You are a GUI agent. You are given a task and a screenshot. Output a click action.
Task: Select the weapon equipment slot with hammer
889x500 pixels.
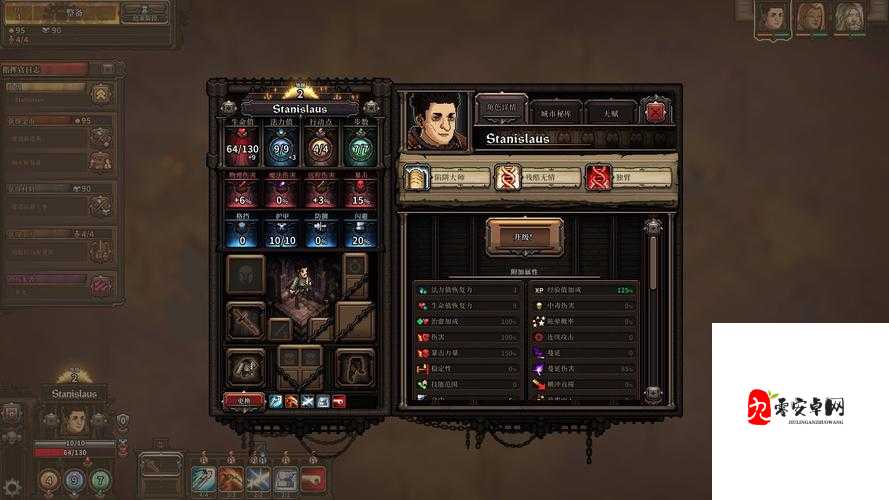click(245, 320)
